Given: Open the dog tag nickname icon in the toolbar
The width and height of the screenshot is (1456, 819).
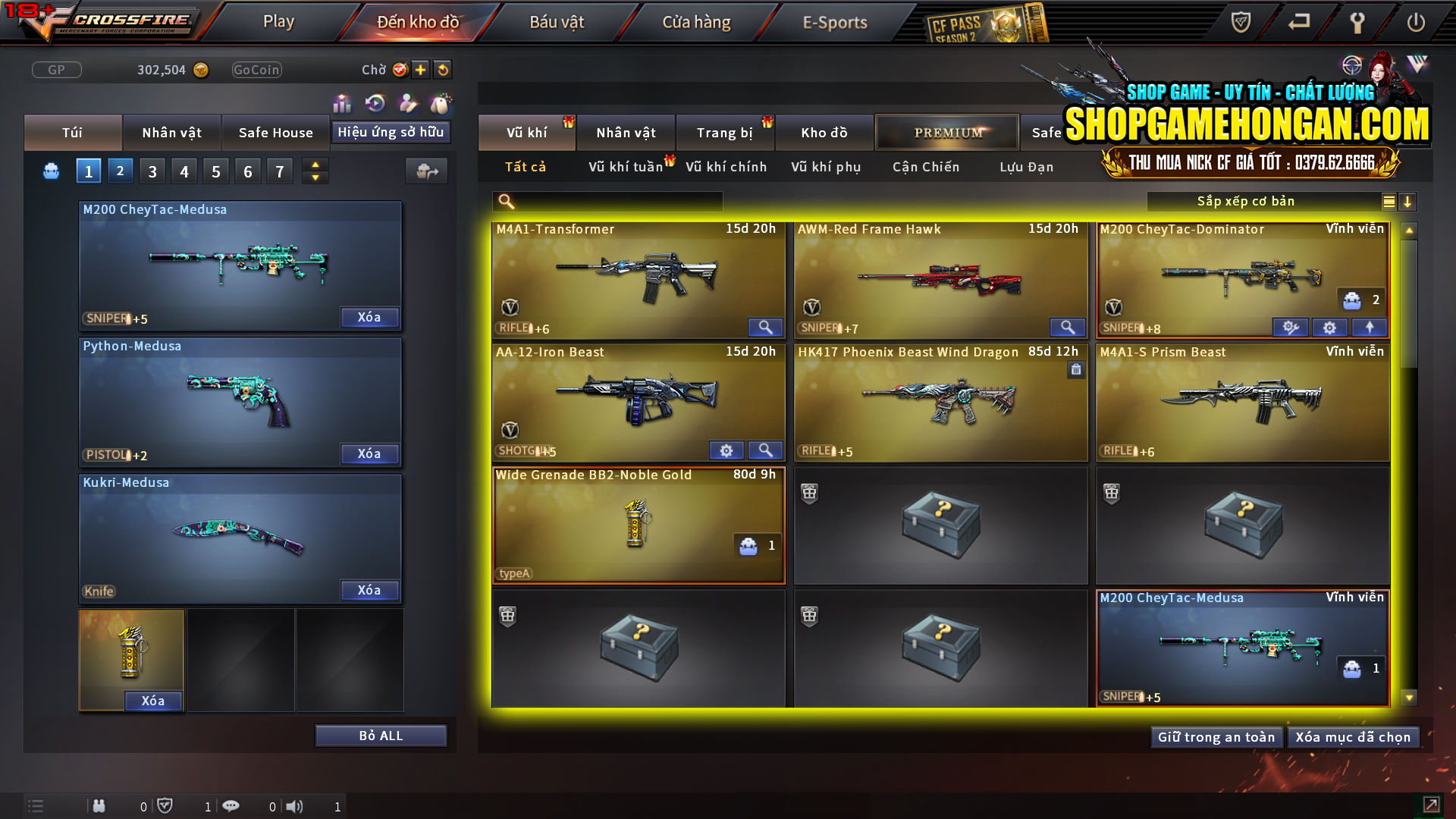Looking at the screenshot, I should tap(440, 104).
